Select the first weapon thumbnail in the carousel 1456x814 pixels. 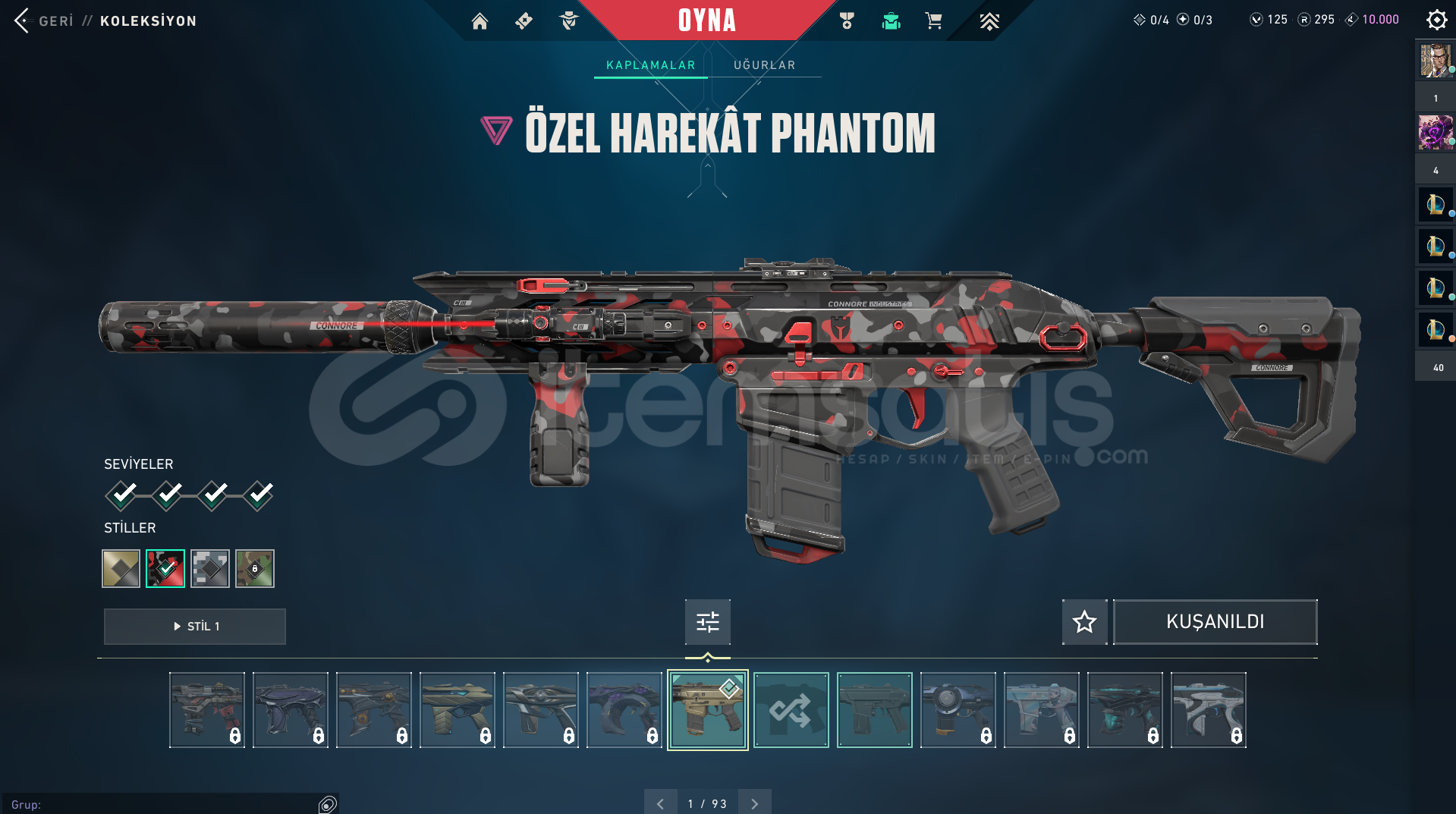pos(206,709)
